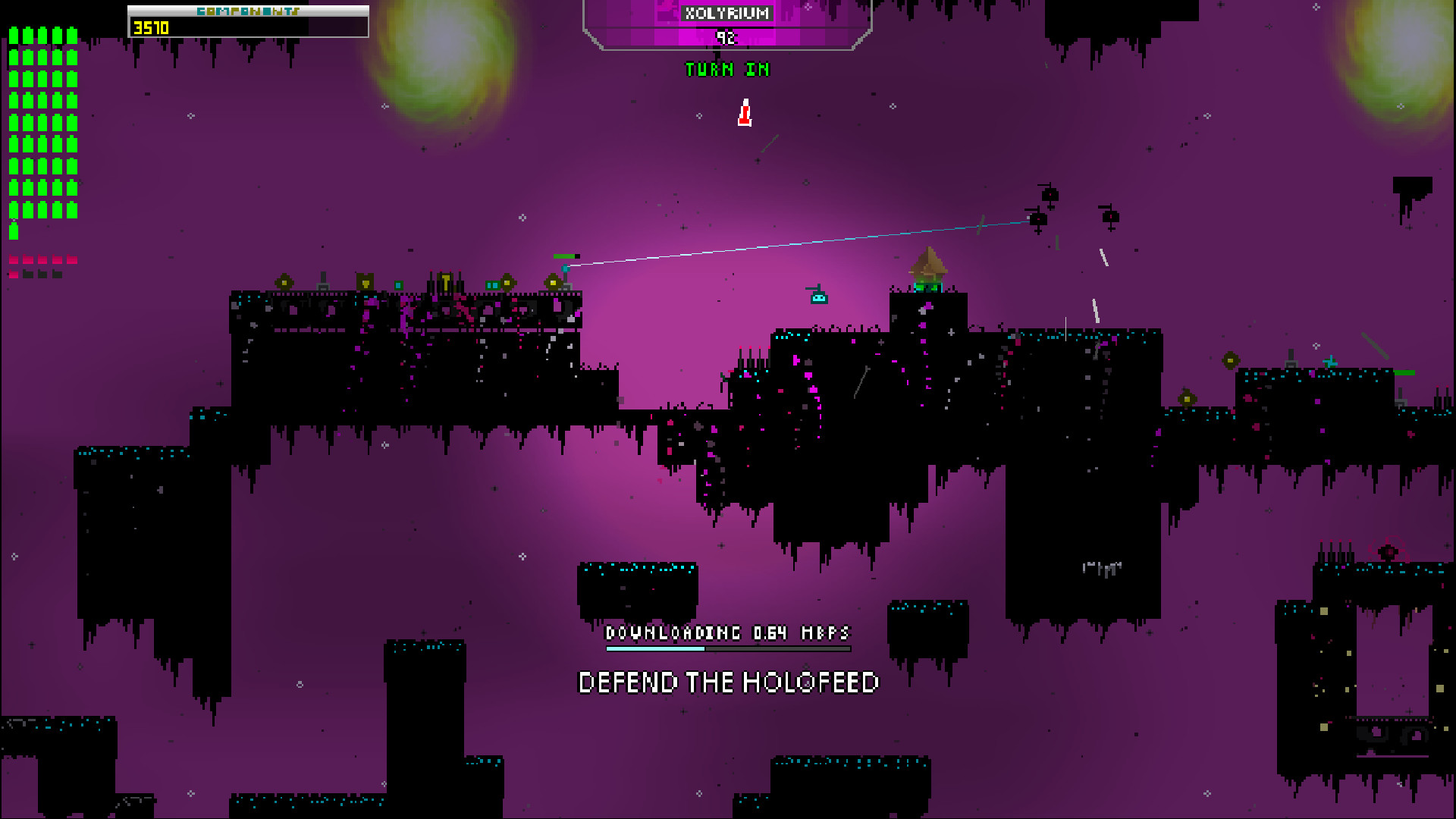
Task: Select the yellow dome turret on the left platform
Action: [x=284, y=281]
